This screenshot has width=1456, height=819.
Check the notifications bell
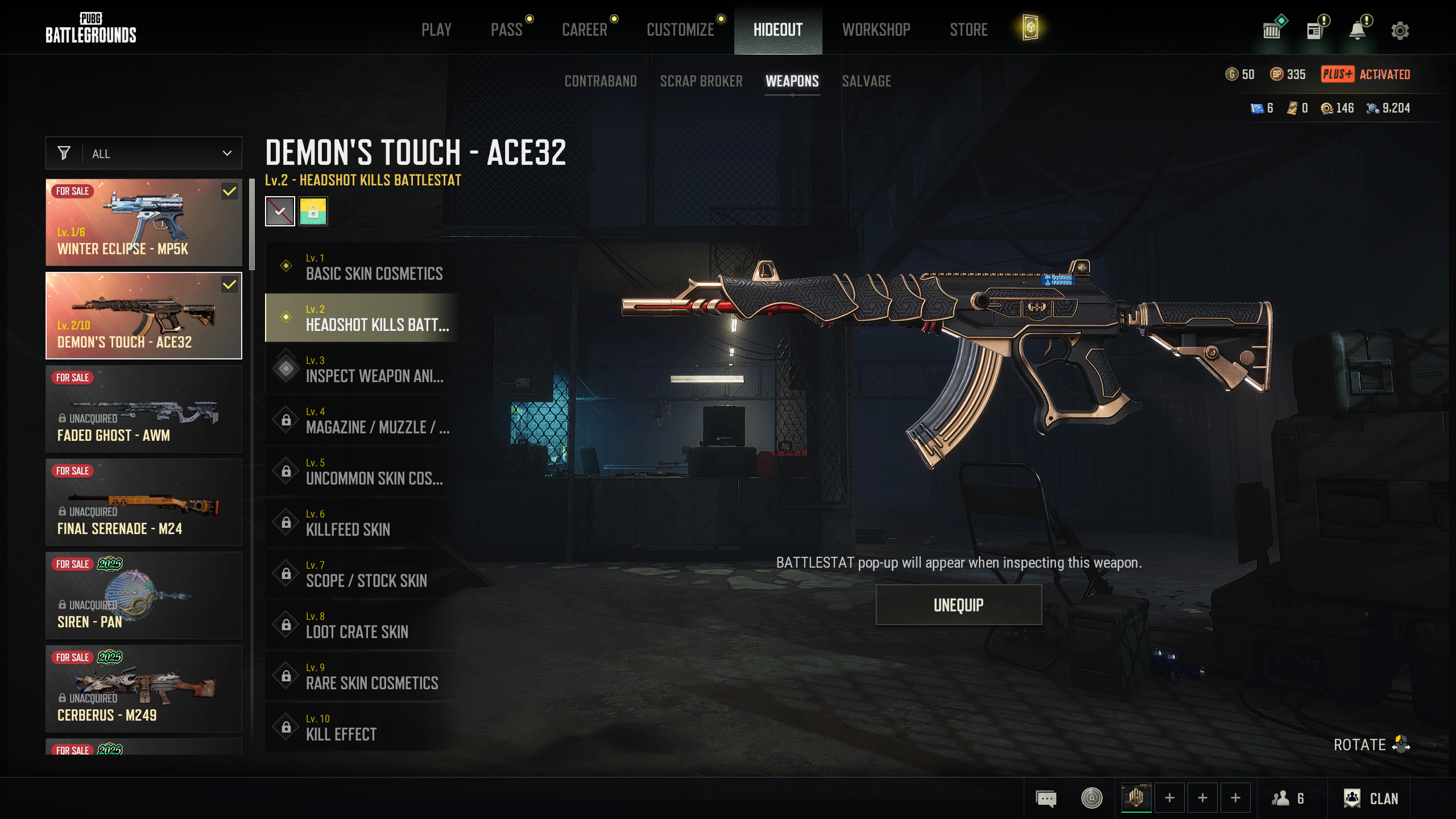(x=1358, y=31)
